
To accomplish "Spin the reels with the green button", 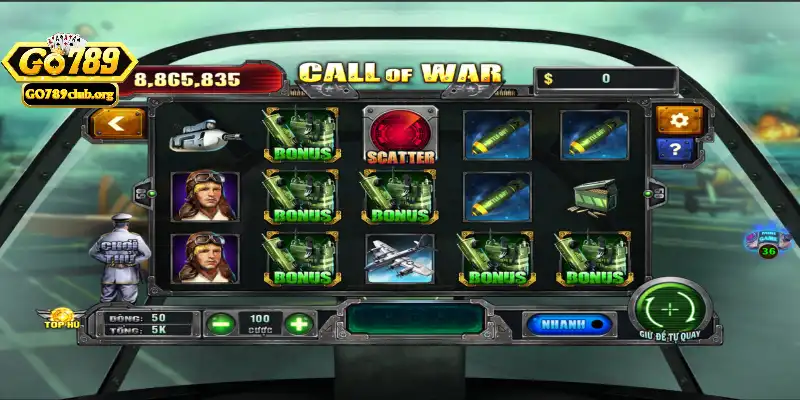I will pyautogui.click(x=670, y=305).
